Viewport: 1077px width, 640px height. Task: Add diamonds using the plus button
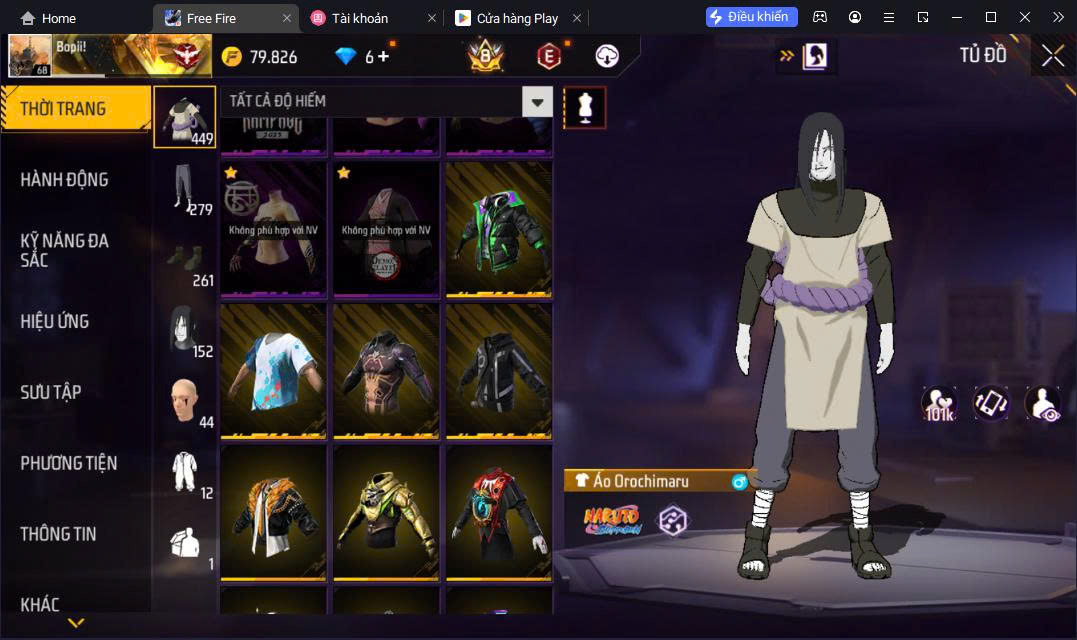click(383, 57)
